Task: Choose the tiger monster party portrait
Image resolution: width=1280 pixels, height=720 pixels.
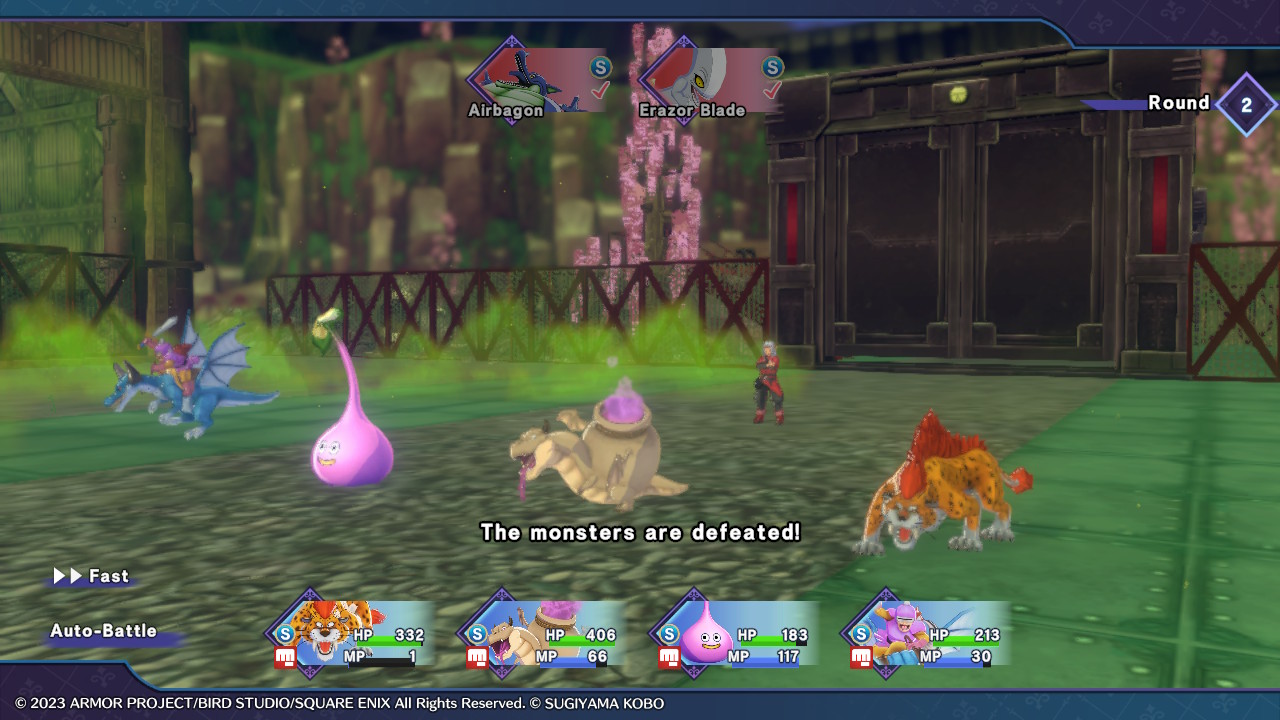Action: pyautogui.click(x=350, y=633)
